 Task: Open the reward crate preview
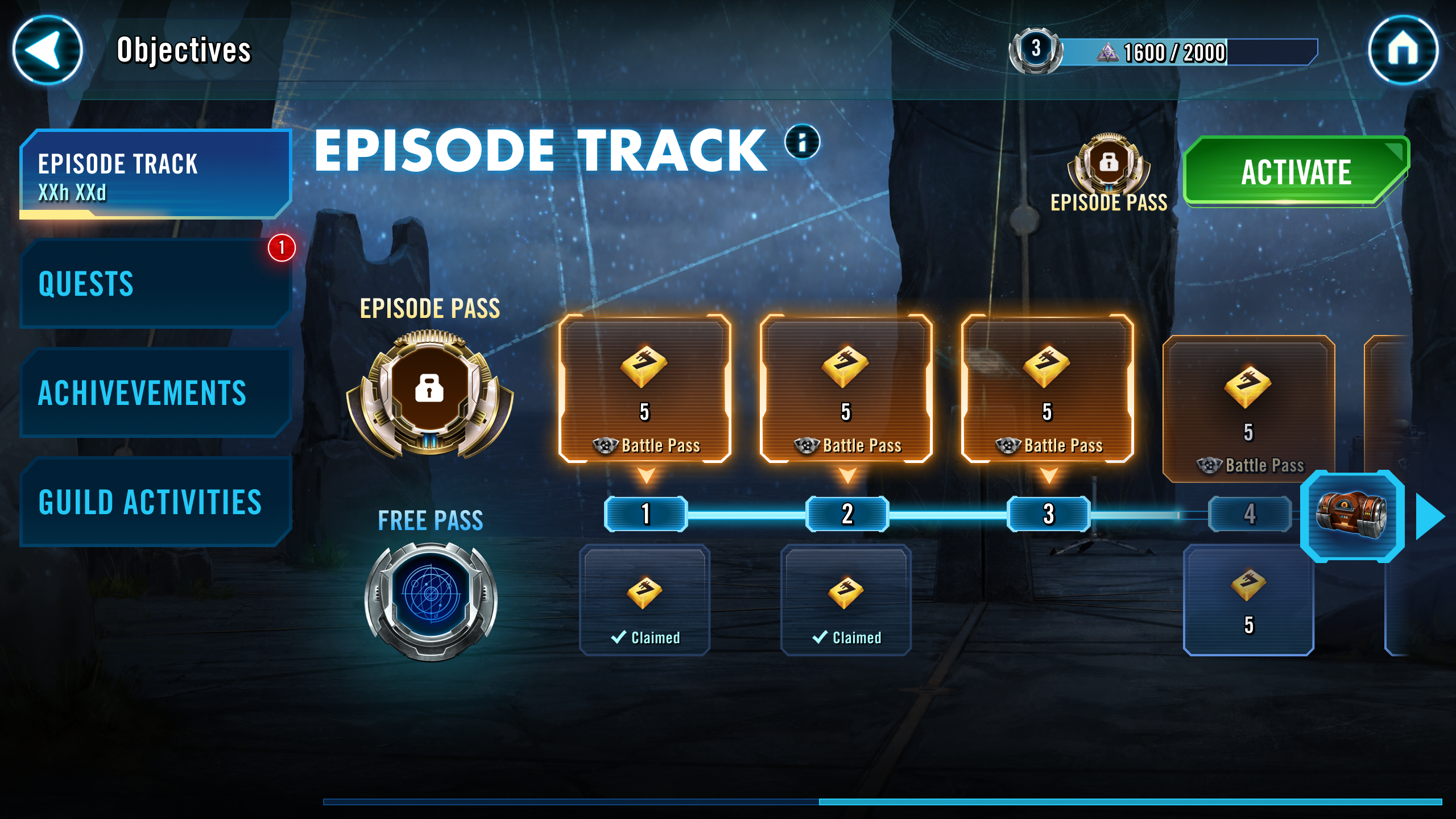coord(1351,516)
